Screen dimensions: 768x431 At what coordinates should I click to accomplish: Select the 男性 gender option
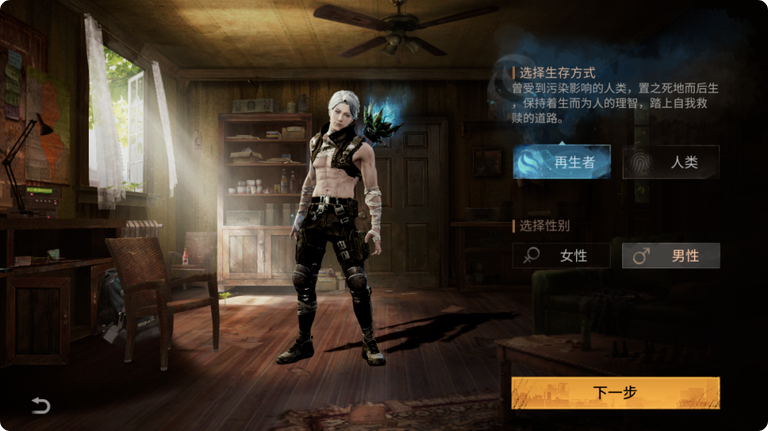coord(670,256)
